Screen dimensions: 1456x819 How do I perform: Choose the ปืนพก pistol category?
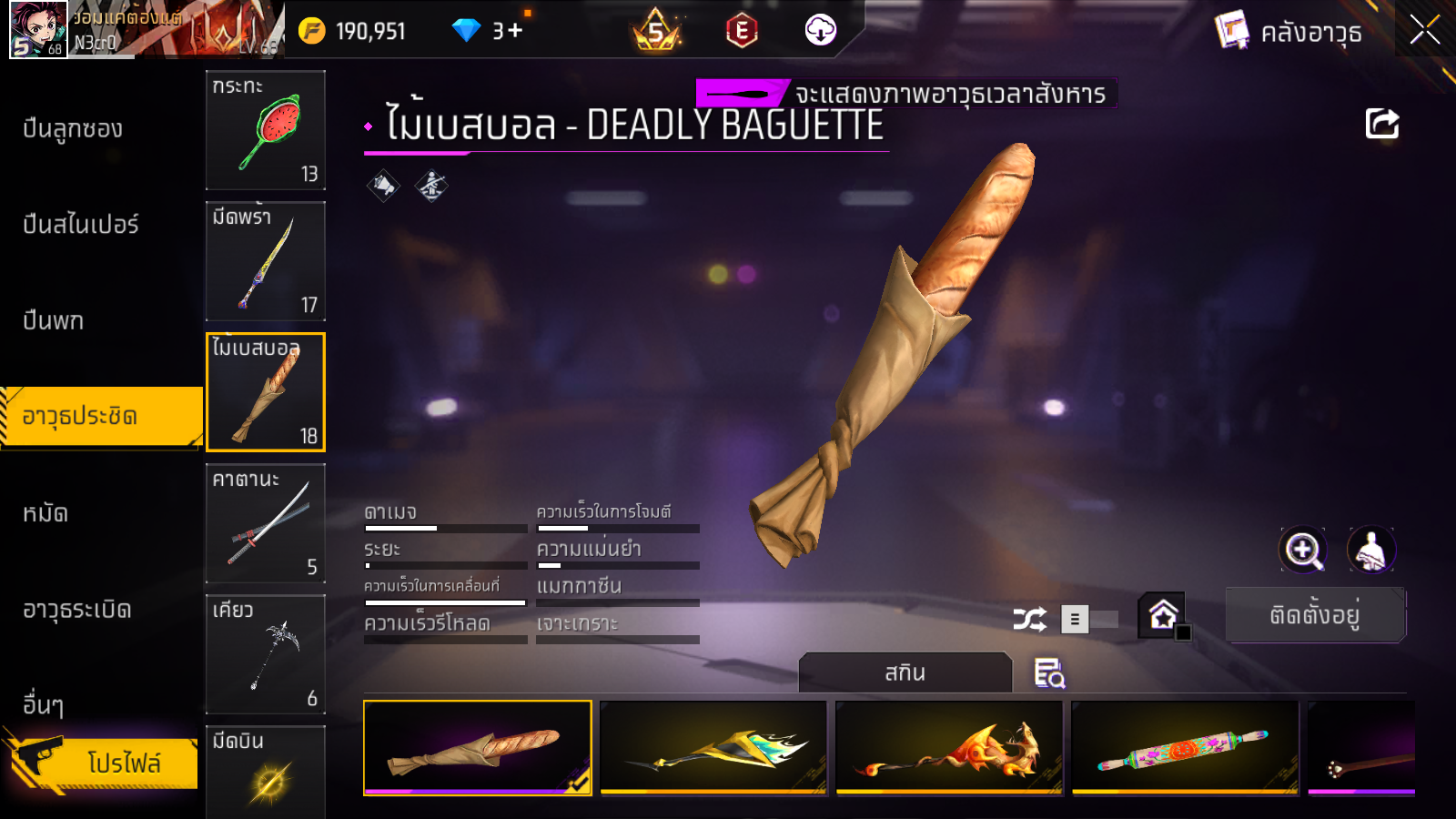(x=54, y=320)
